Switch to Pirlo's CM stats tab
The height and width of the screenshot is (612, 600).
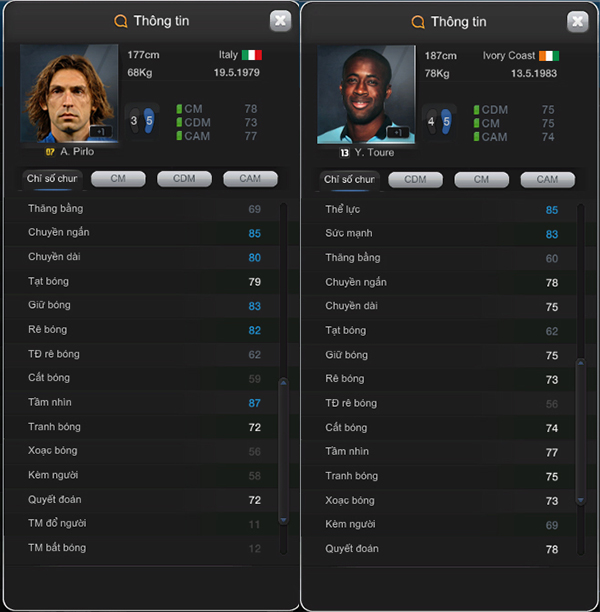[118, 179]
